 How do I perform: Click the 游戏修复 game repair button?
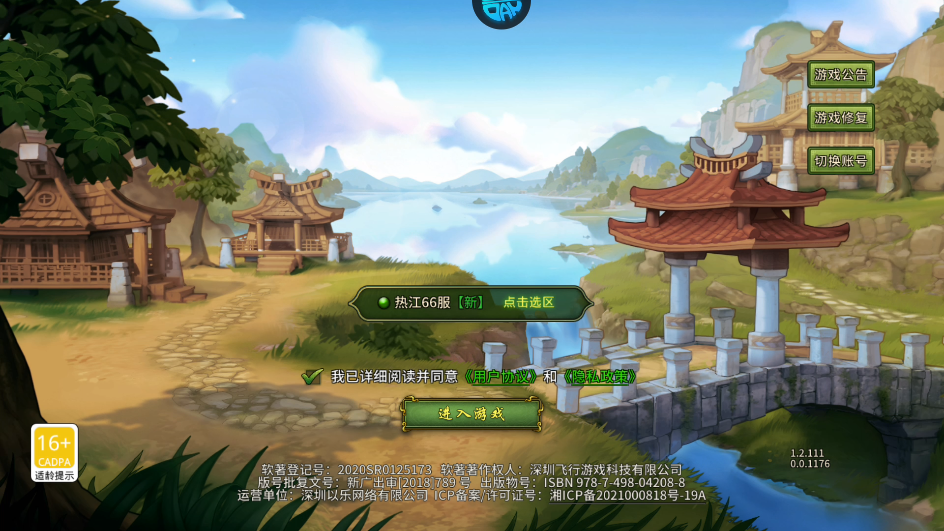click(x=841, y=117)
